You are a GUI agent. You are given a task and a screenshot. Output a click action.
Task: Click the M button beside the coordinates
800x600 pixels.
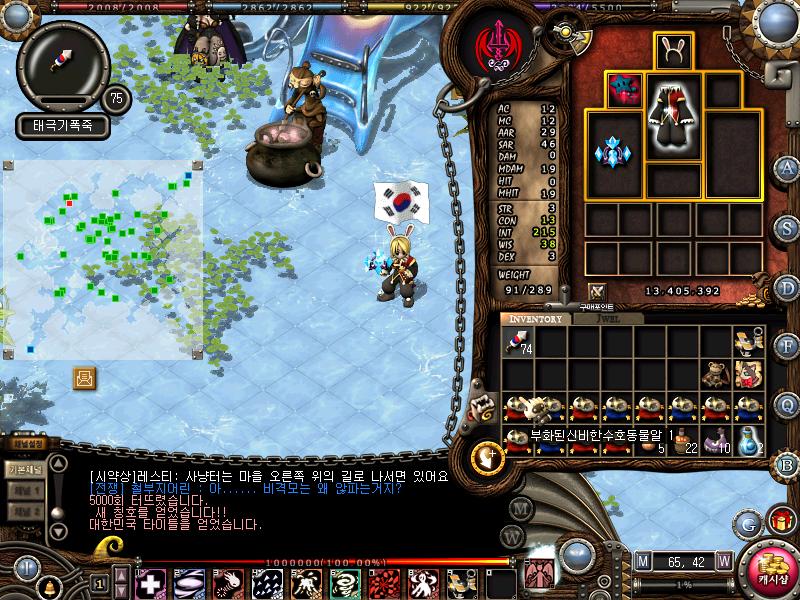642,560
